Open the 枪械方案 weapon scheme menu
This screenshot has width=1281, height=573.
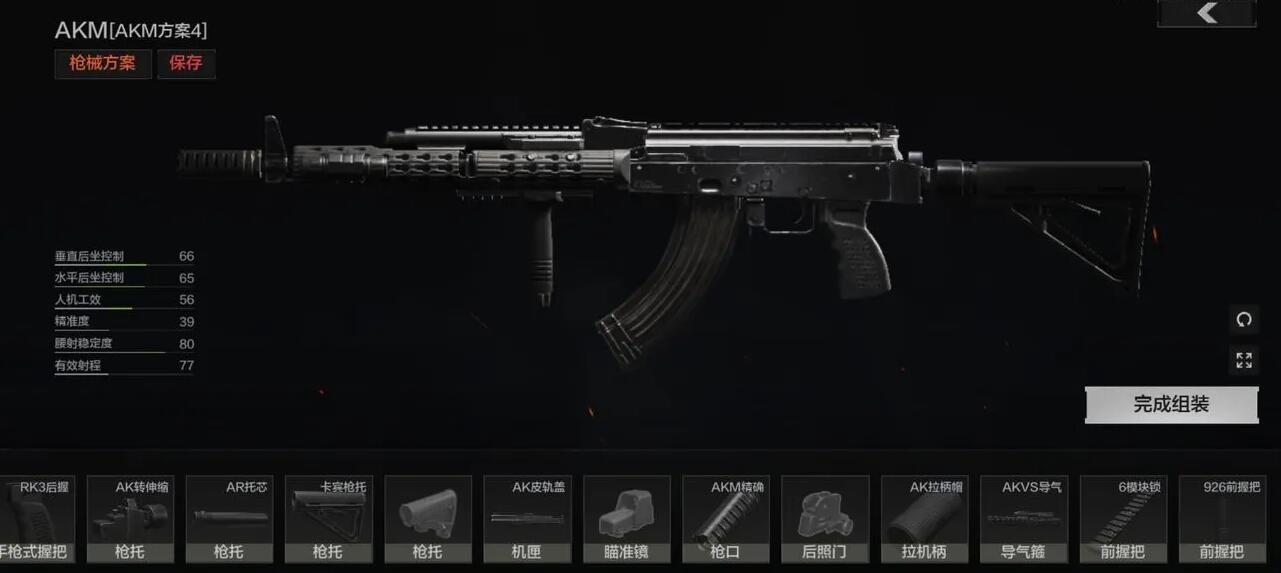(103, 63)
